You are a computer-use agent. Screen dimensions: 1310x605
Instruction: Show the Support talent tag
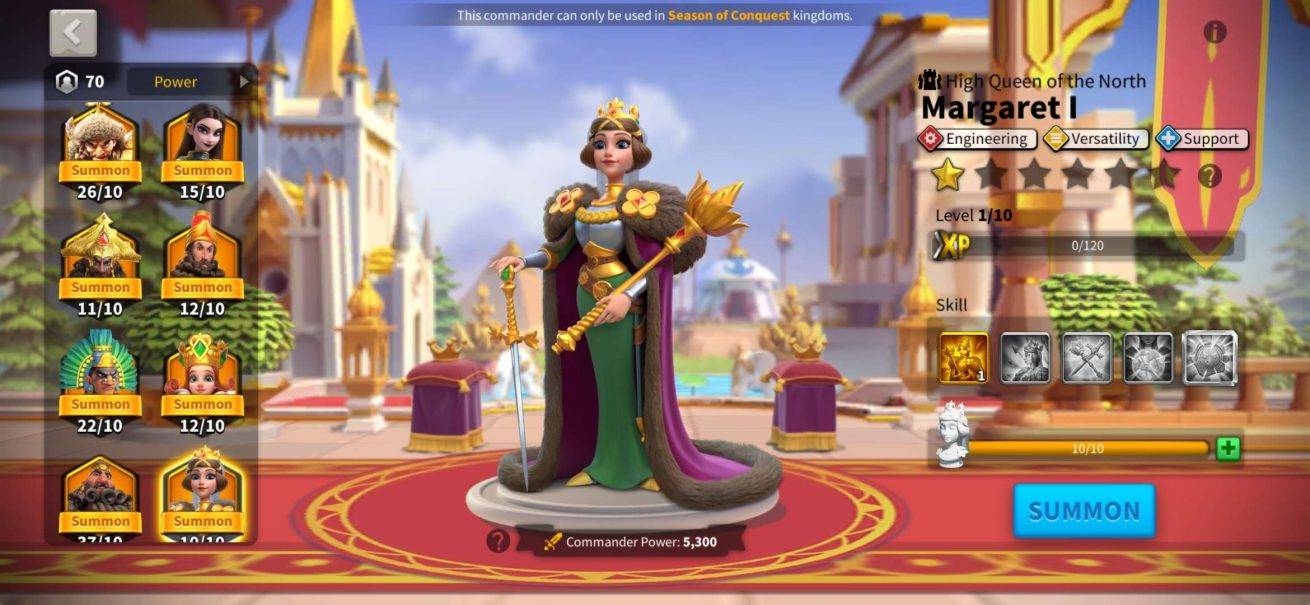1201,139
